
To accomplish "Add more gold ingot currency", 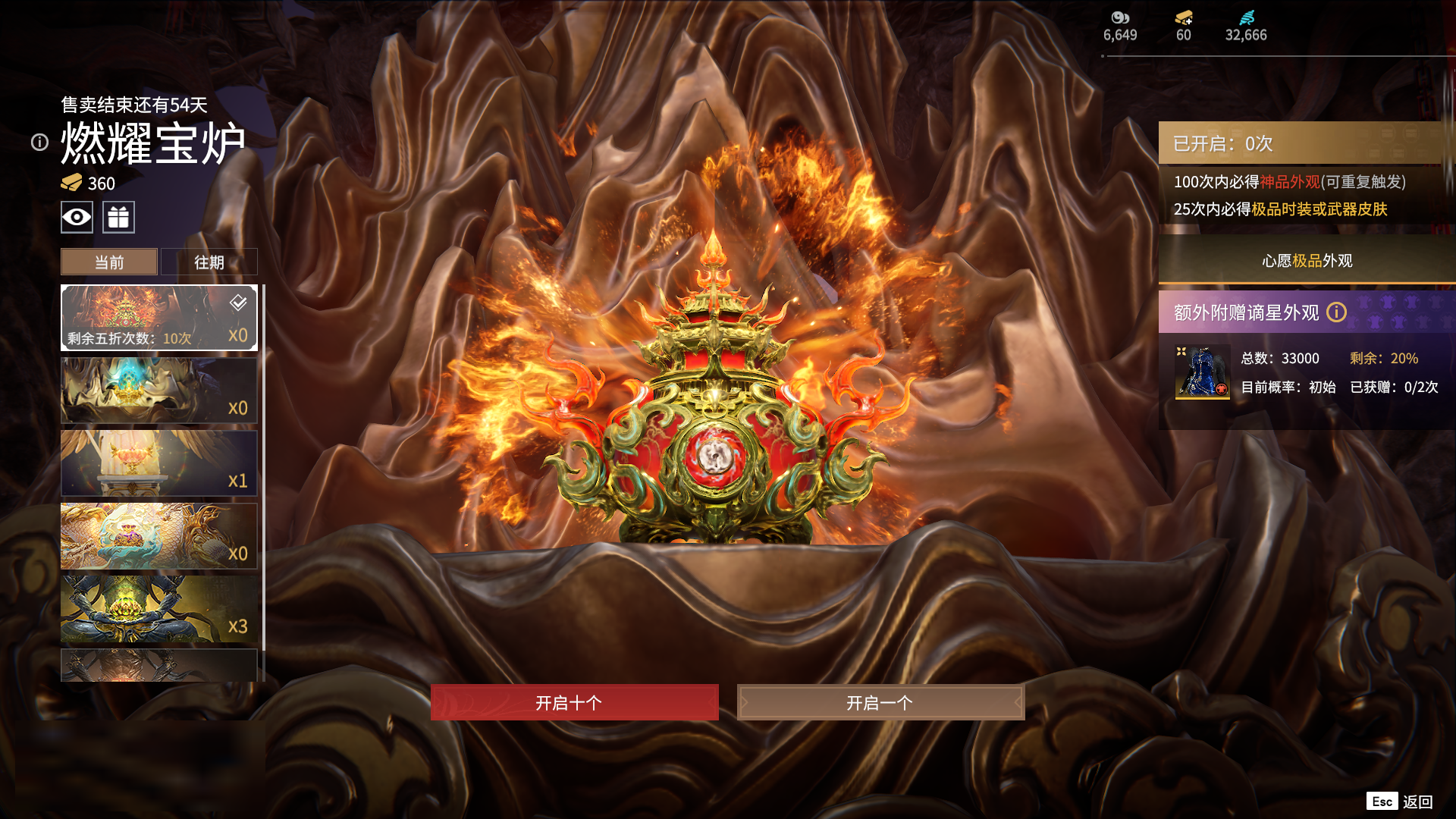I will click(1184, 18).
